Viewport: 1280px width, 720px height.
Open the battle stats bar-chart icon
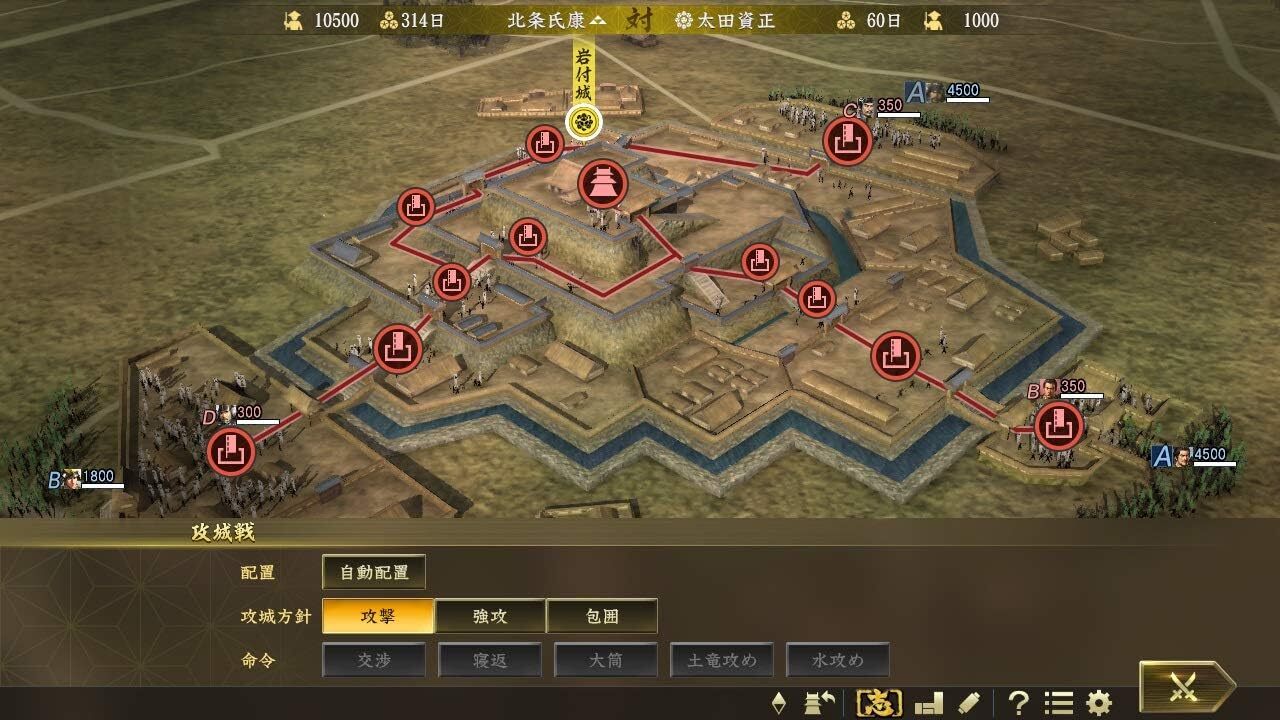tap(928, 701)
